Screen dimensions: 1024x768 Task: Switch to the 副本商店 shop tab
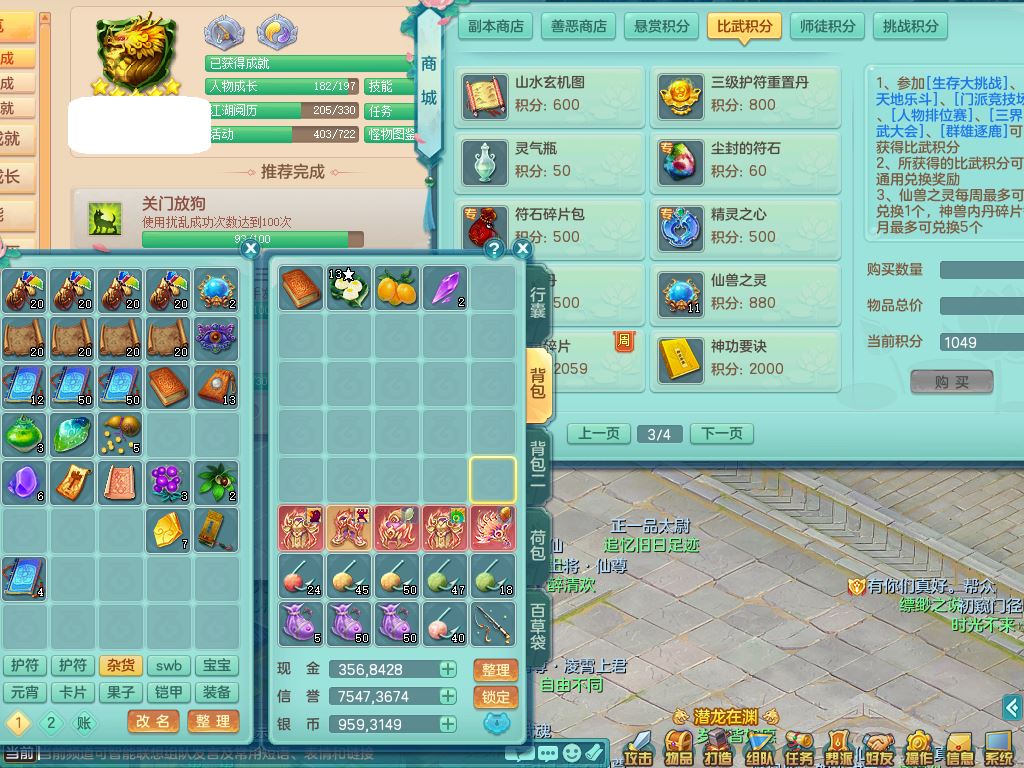[496, 26]
